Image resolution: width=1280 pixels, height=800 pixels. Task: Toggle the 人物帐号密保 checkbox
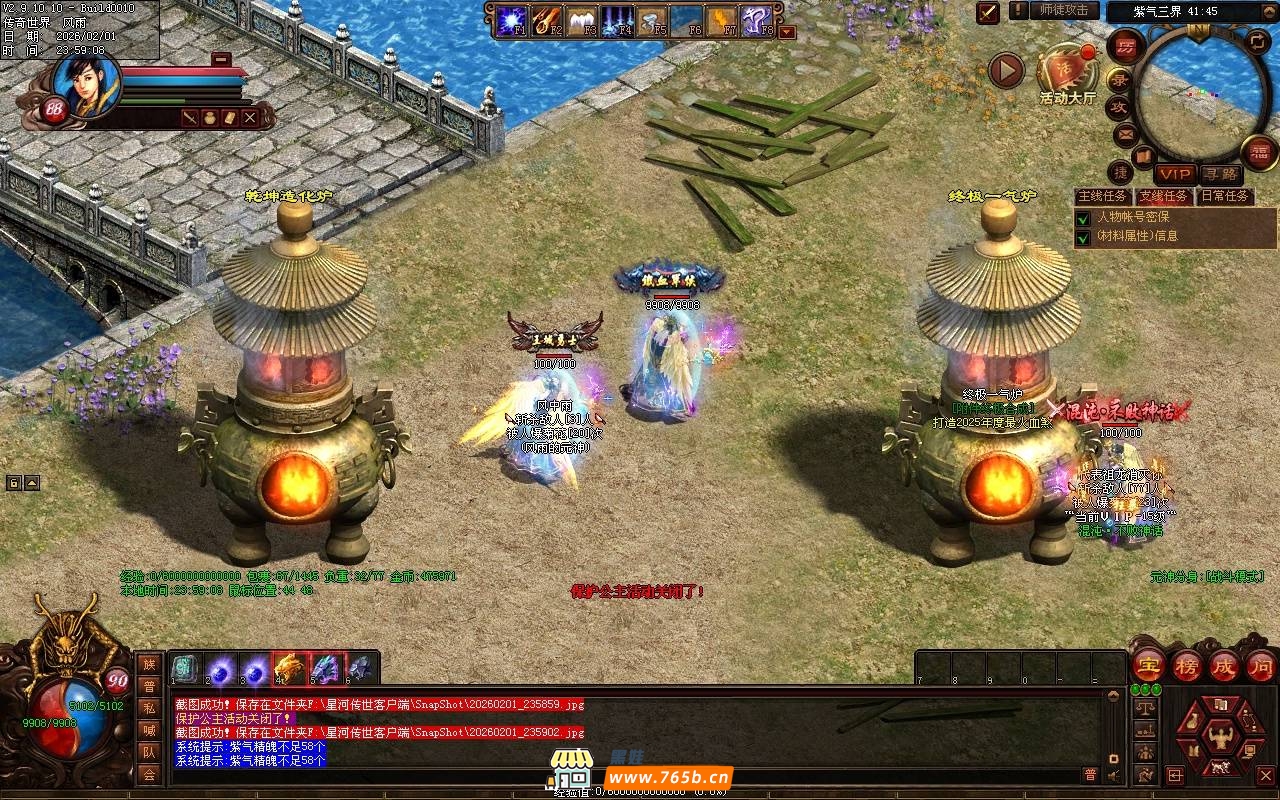1082,218
